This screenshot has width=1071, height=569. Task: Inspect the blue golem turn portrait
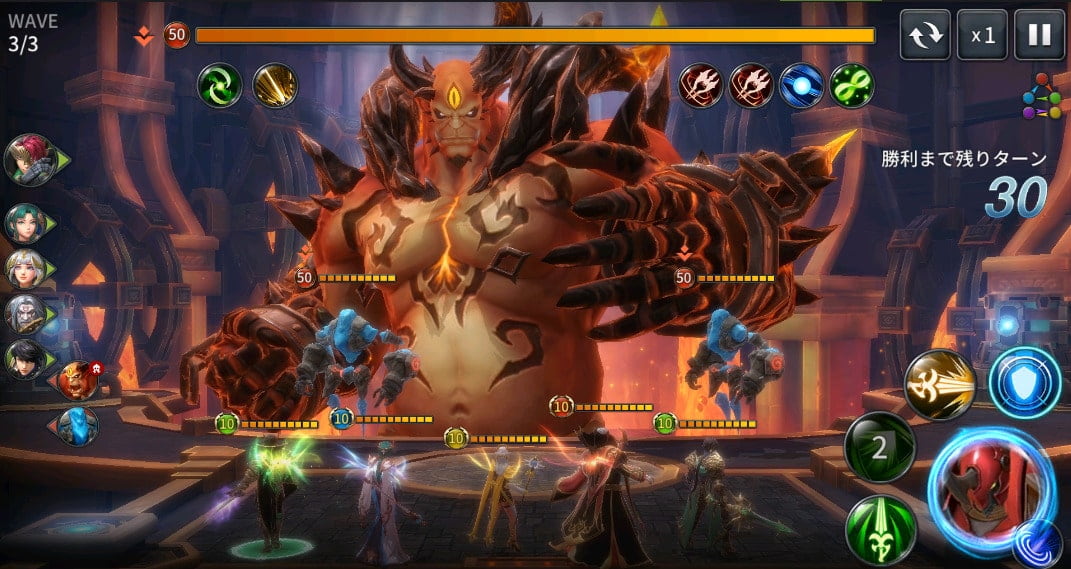tap(76, 427)
